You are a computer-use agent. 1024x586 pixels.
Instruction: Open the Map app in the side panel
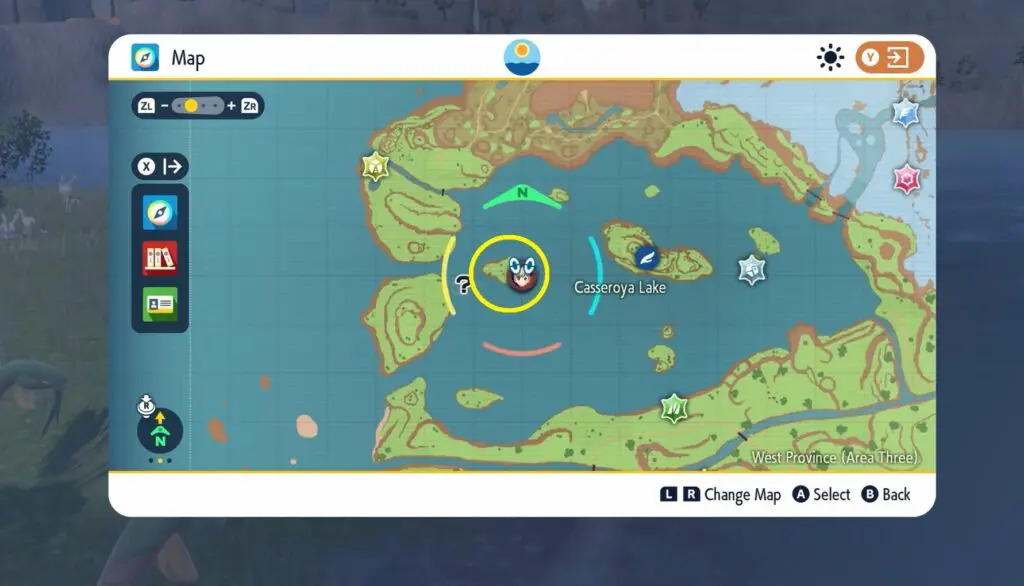(x=160, y=212)
